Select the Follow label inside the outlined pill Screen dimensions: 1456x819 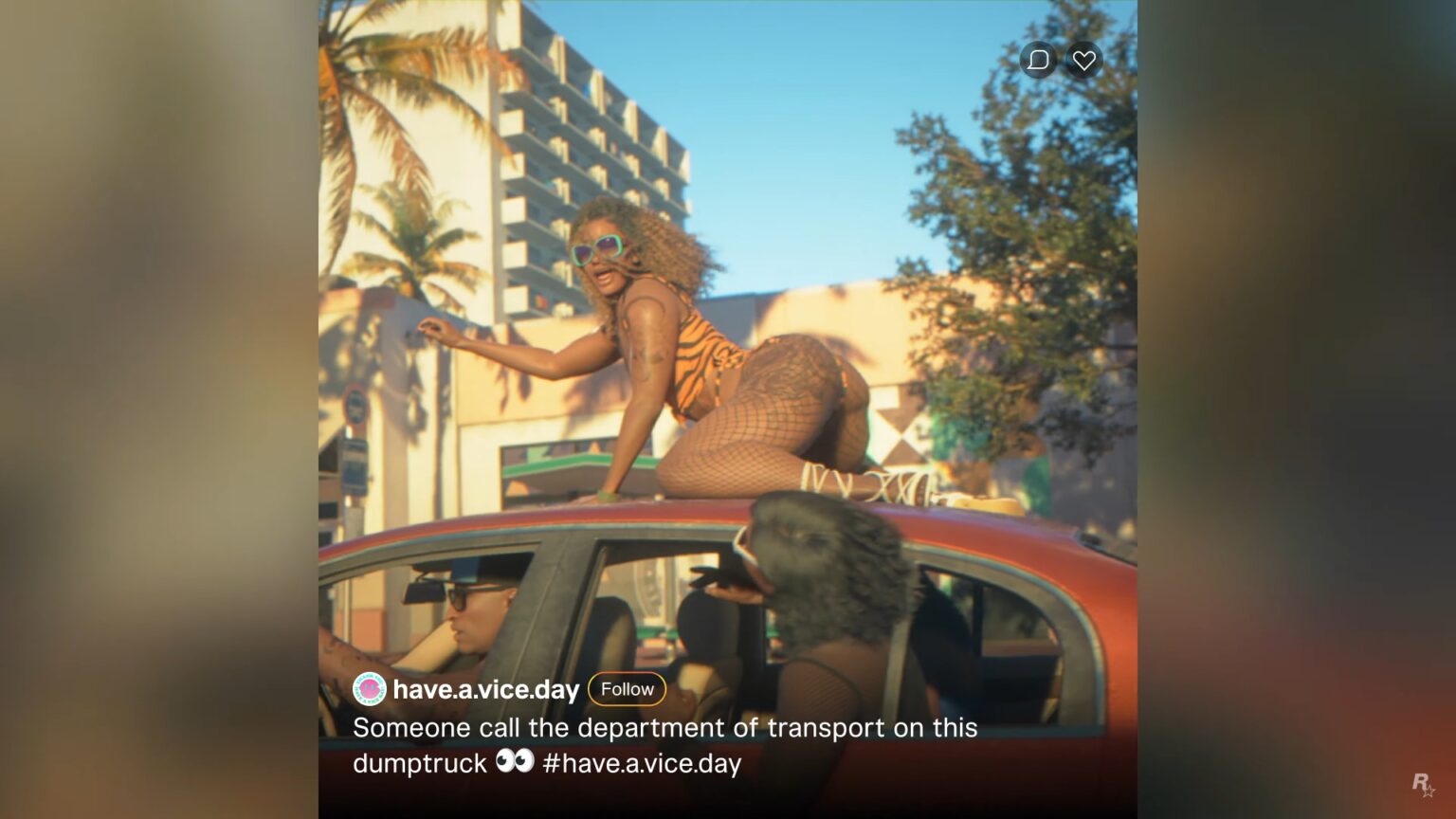[x=627, y=689]
